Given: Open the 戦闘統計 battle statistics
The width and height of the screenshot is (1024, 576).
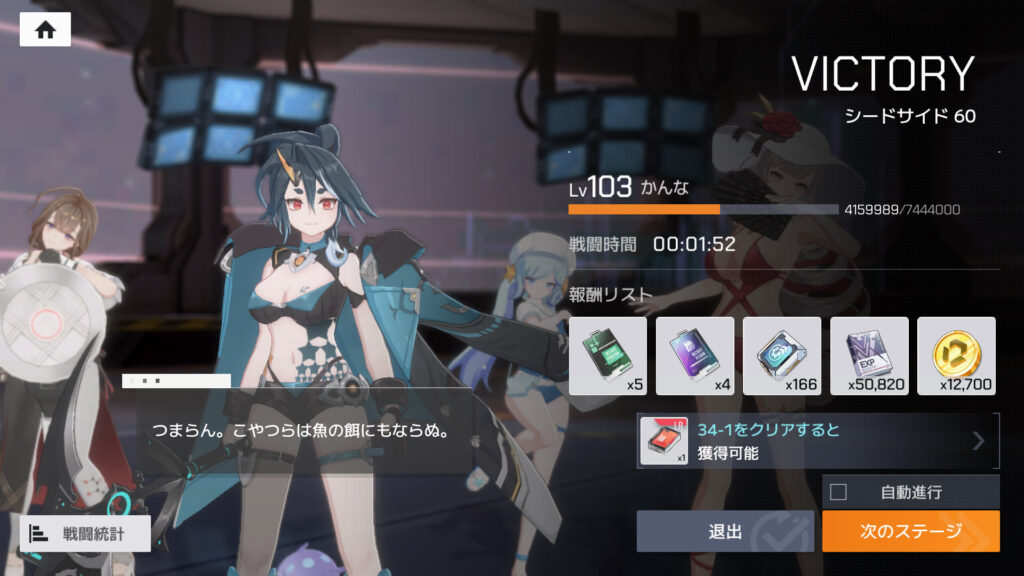Looking at the screenshot, I should pos(85,533).
